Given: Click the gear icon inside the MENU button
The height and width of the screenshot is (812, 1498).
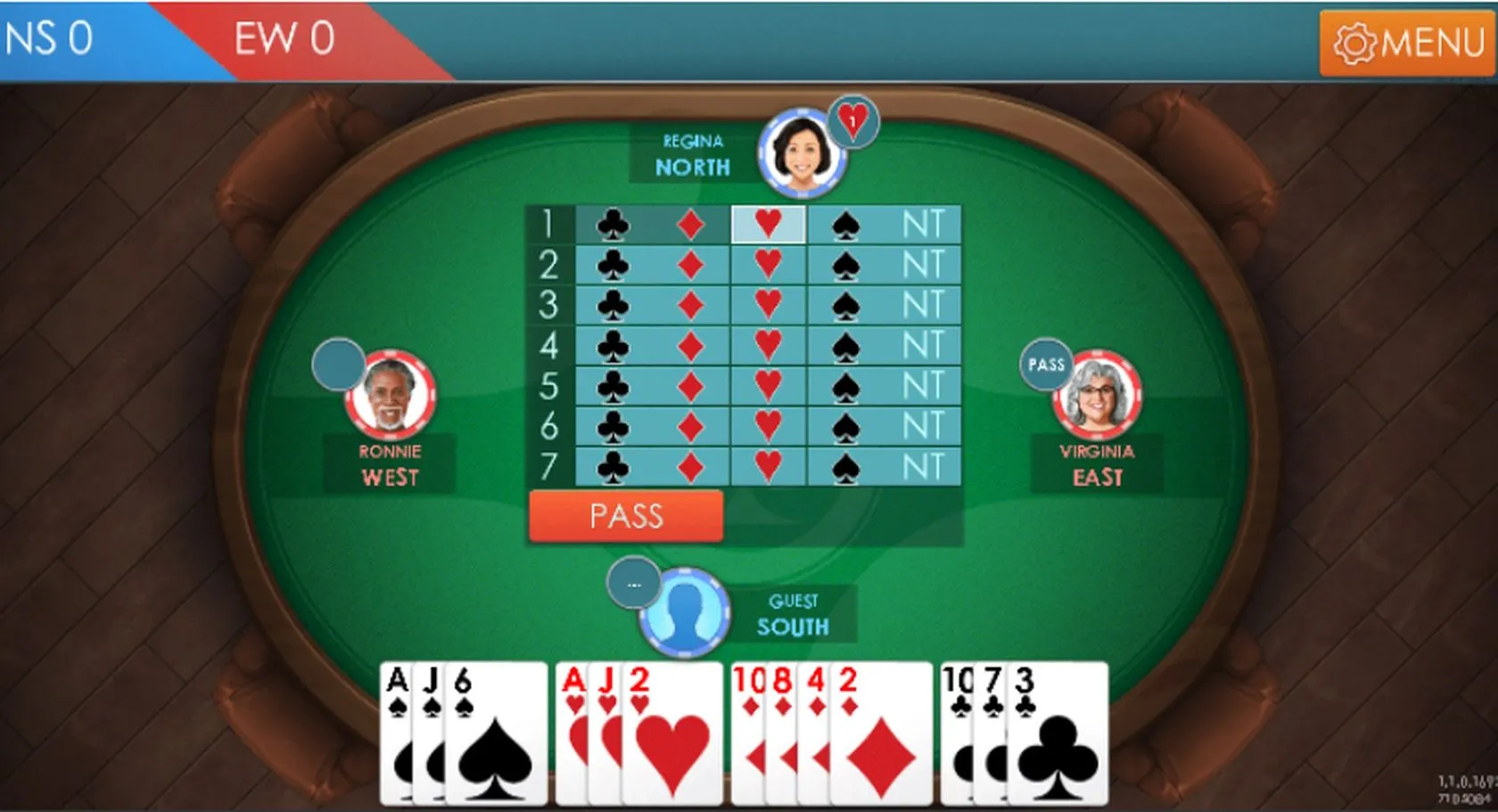Looking at the screenshot, I should click(x=1355, y=41).
